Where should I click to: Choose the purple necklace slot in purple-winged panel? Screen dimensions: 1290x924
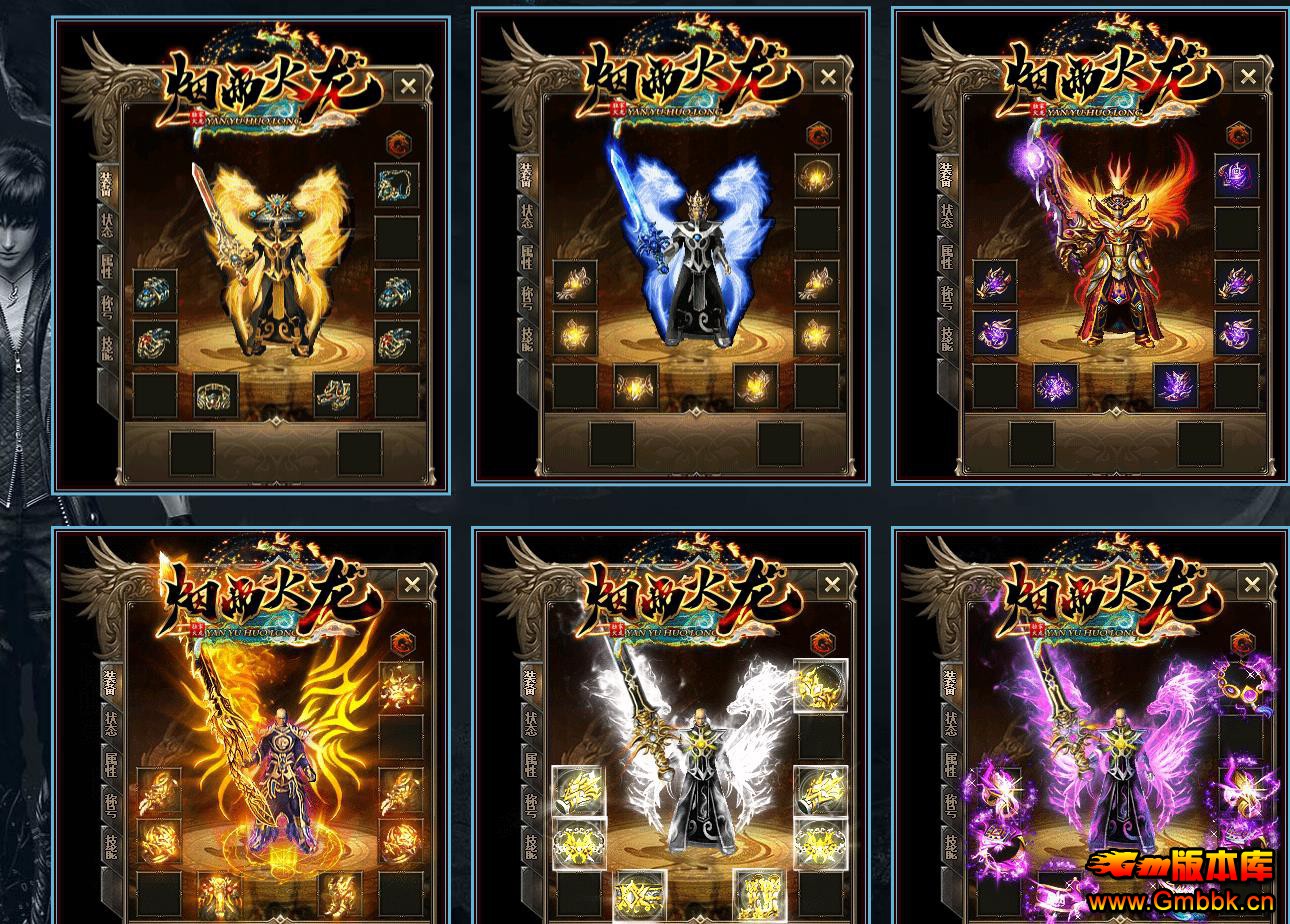[x=1240, y=685]
